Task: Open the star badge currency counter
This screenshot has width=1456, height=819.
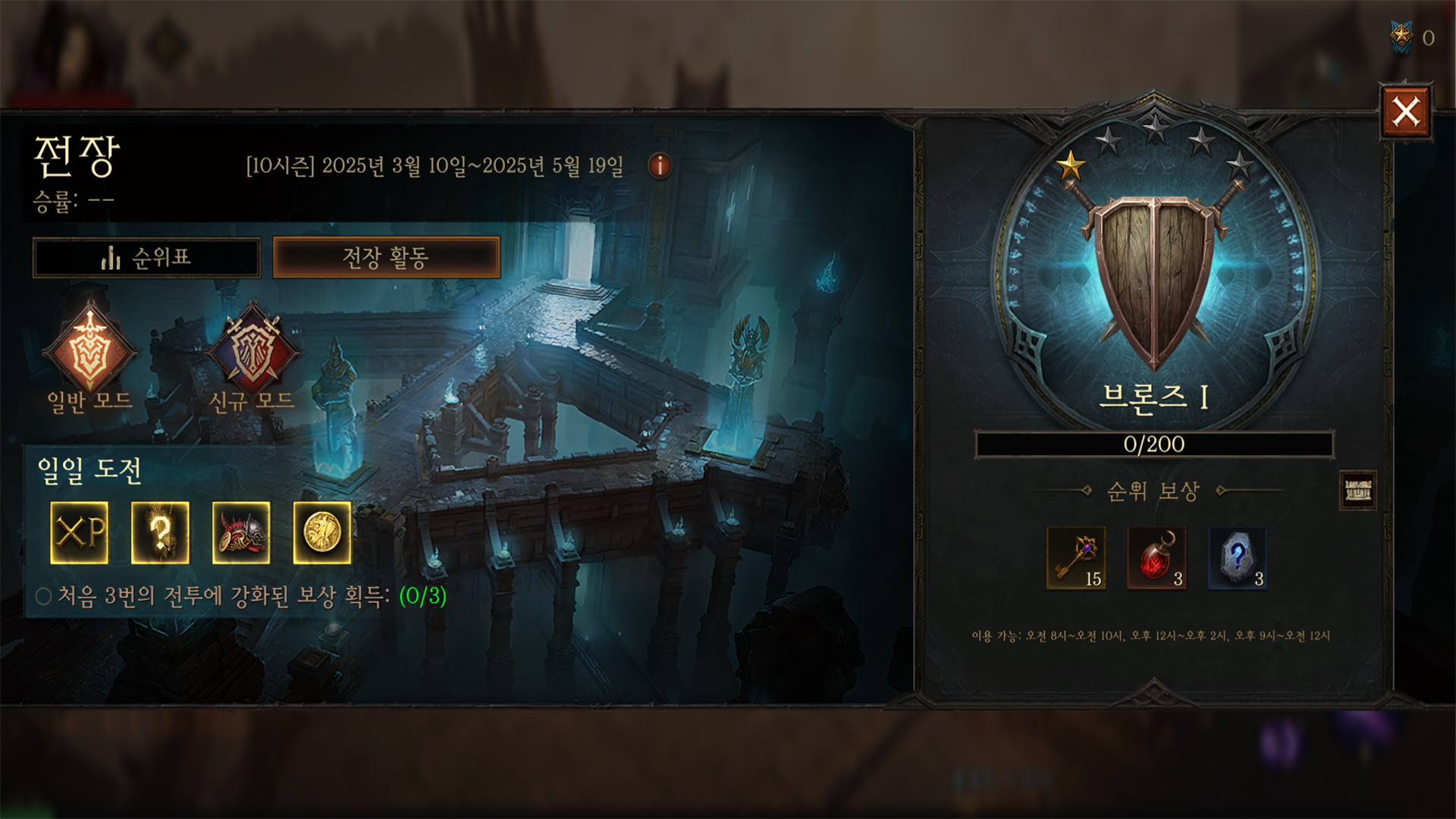Action: click(x=1402, y=36)
